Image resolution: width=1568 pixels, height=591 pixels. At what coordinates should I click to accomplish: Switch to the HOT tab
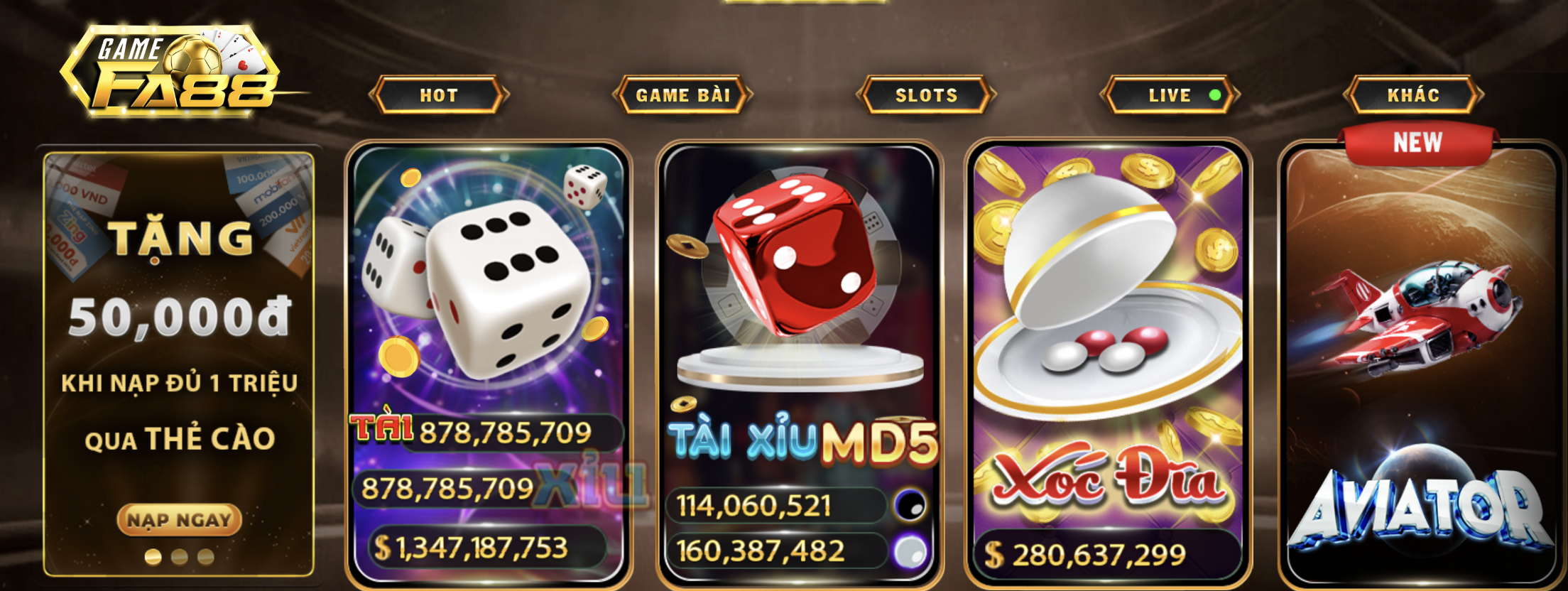tap(439, 95)
